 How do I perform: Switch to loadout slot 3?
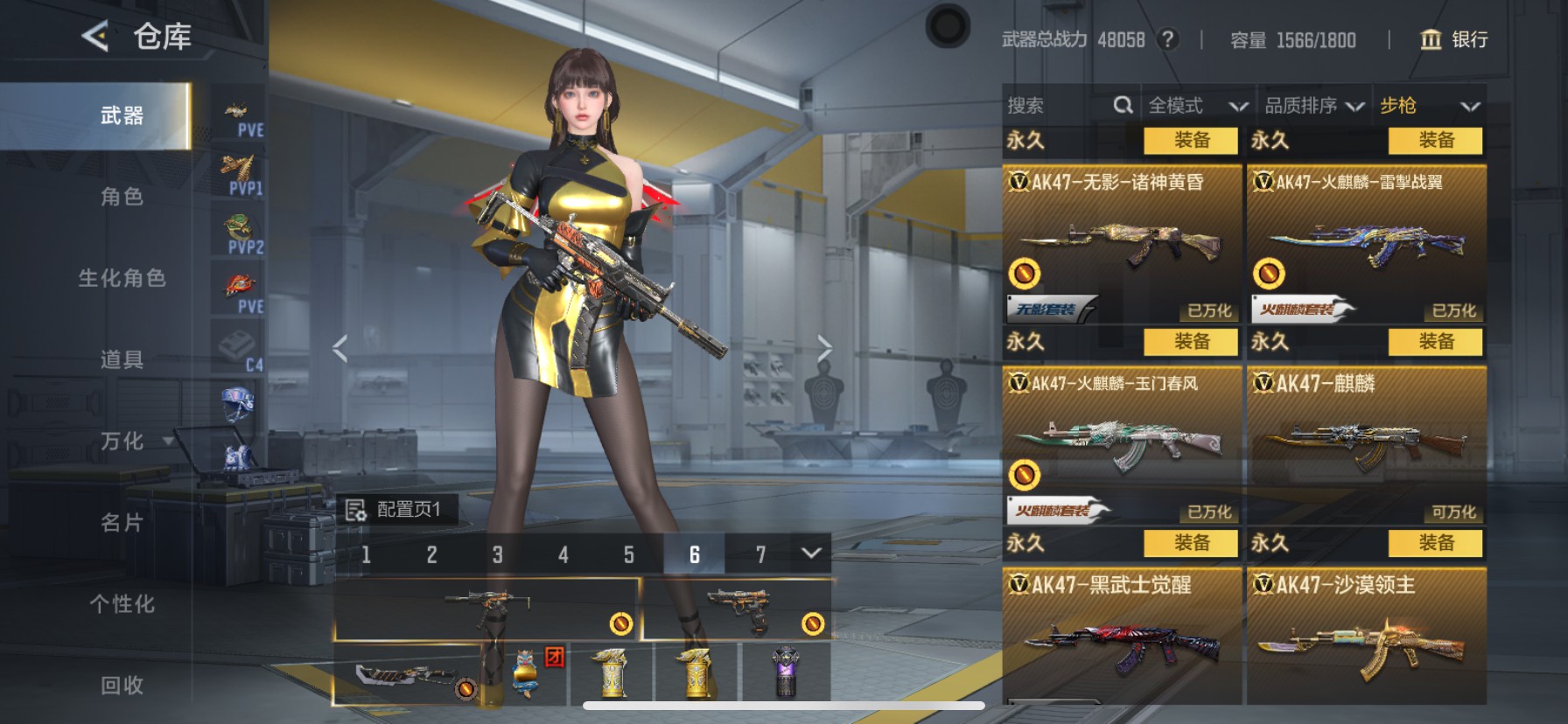coord(497,554)
